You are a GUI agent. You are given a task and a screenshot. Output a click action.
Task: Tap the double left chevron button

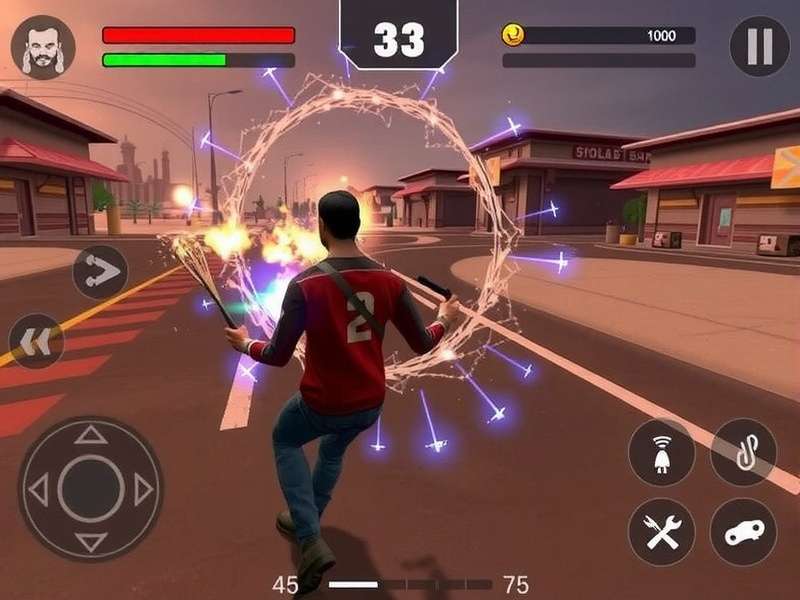36,341
